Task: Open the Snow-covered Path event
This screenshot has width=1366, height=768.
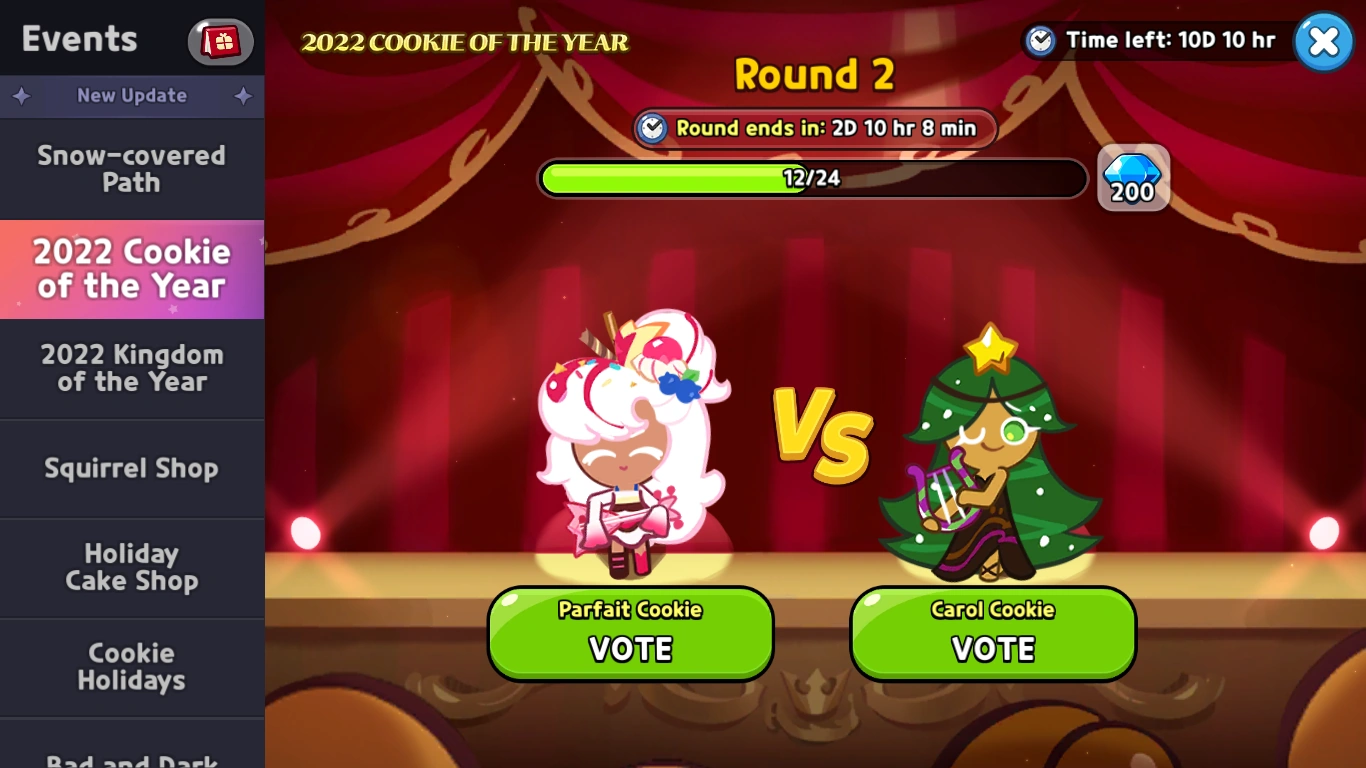Action: coord(131,169)
